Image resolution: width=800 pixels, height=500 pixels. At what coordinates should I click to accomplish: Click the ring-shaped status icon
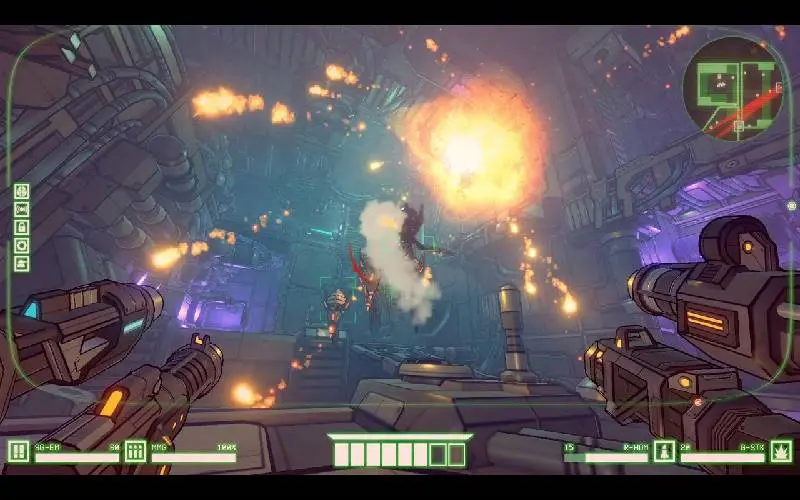[x=22, y=245]
